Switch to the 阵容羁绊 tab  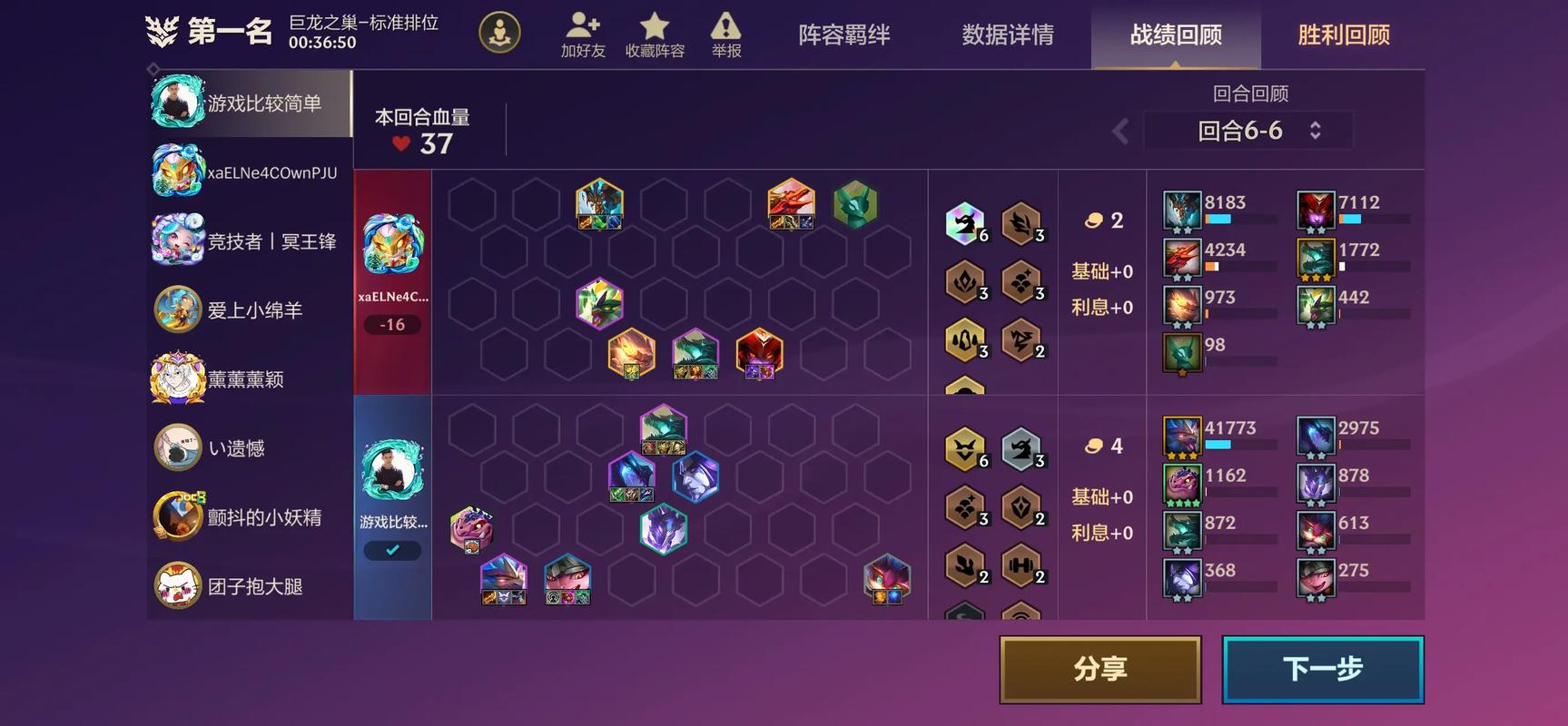843,35
